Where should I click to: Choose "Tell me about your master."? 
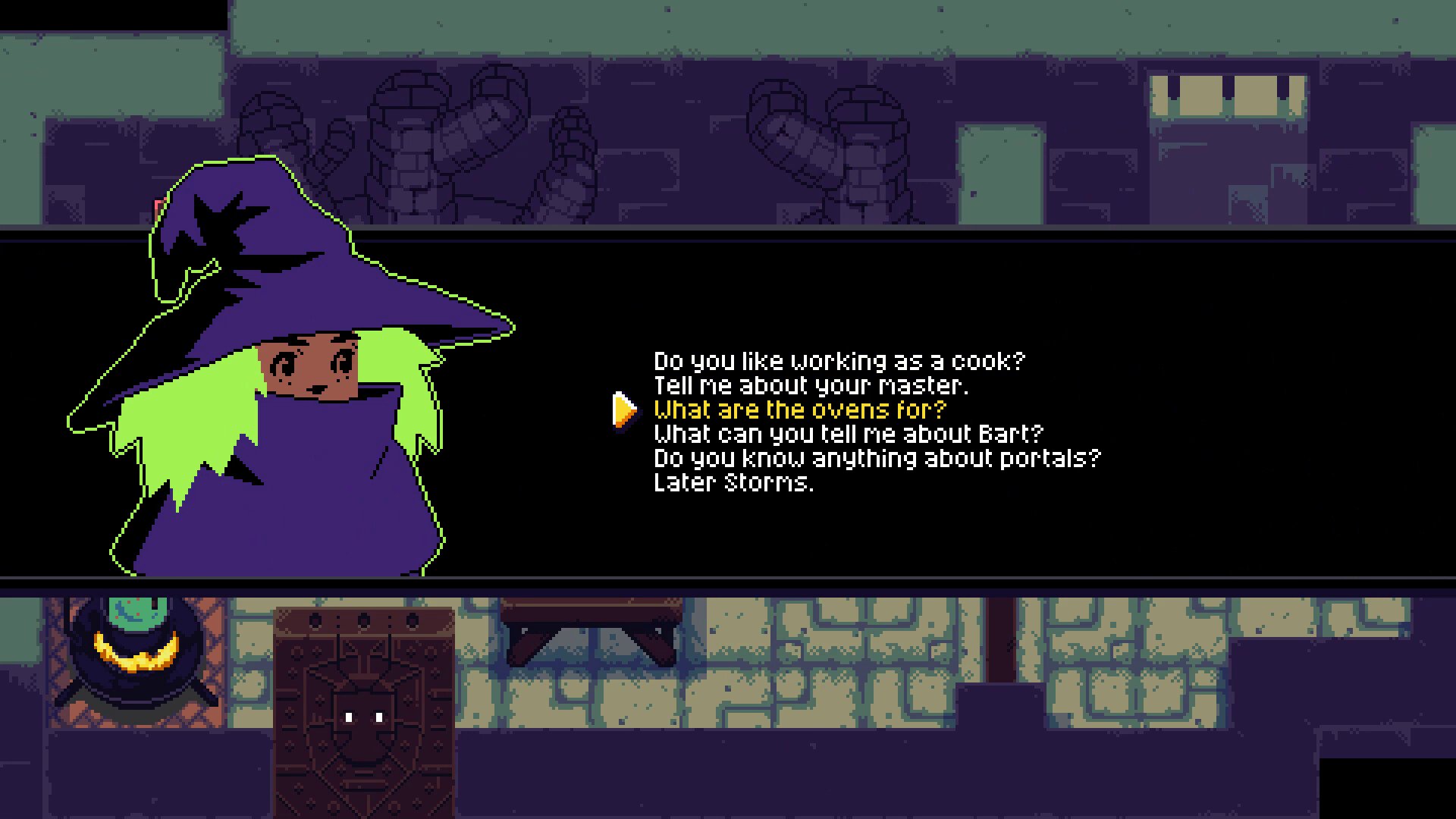tap(811, 385)
